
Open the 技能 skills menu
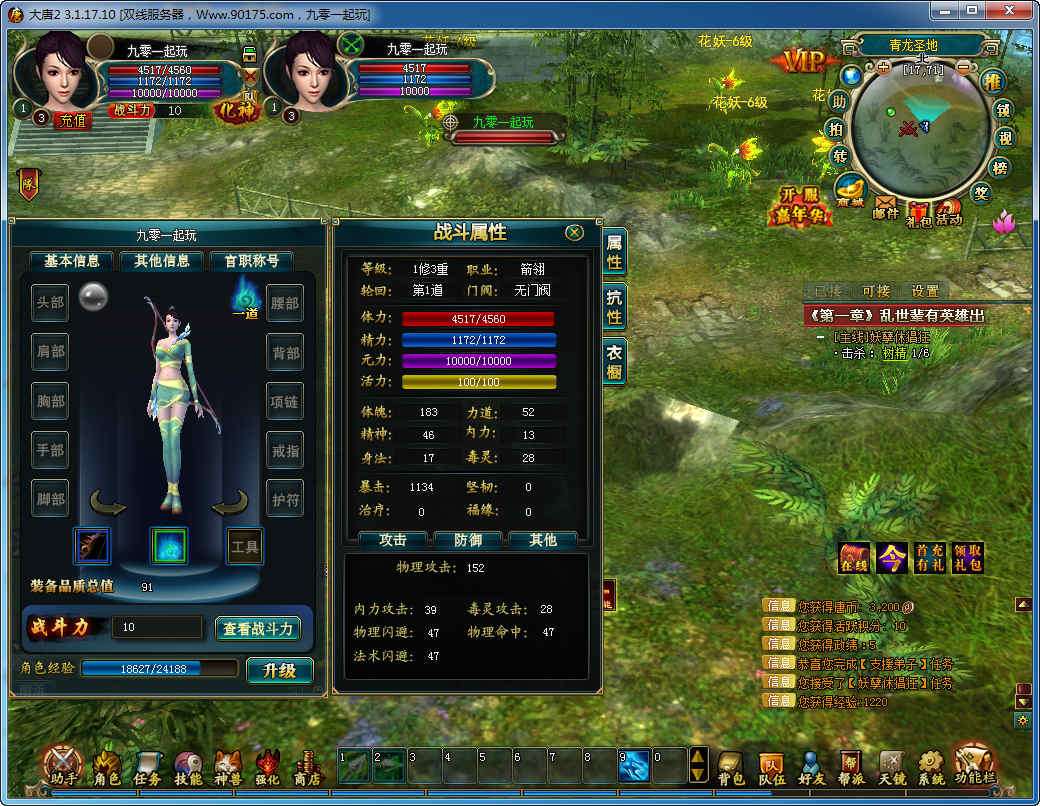(188, 767)
